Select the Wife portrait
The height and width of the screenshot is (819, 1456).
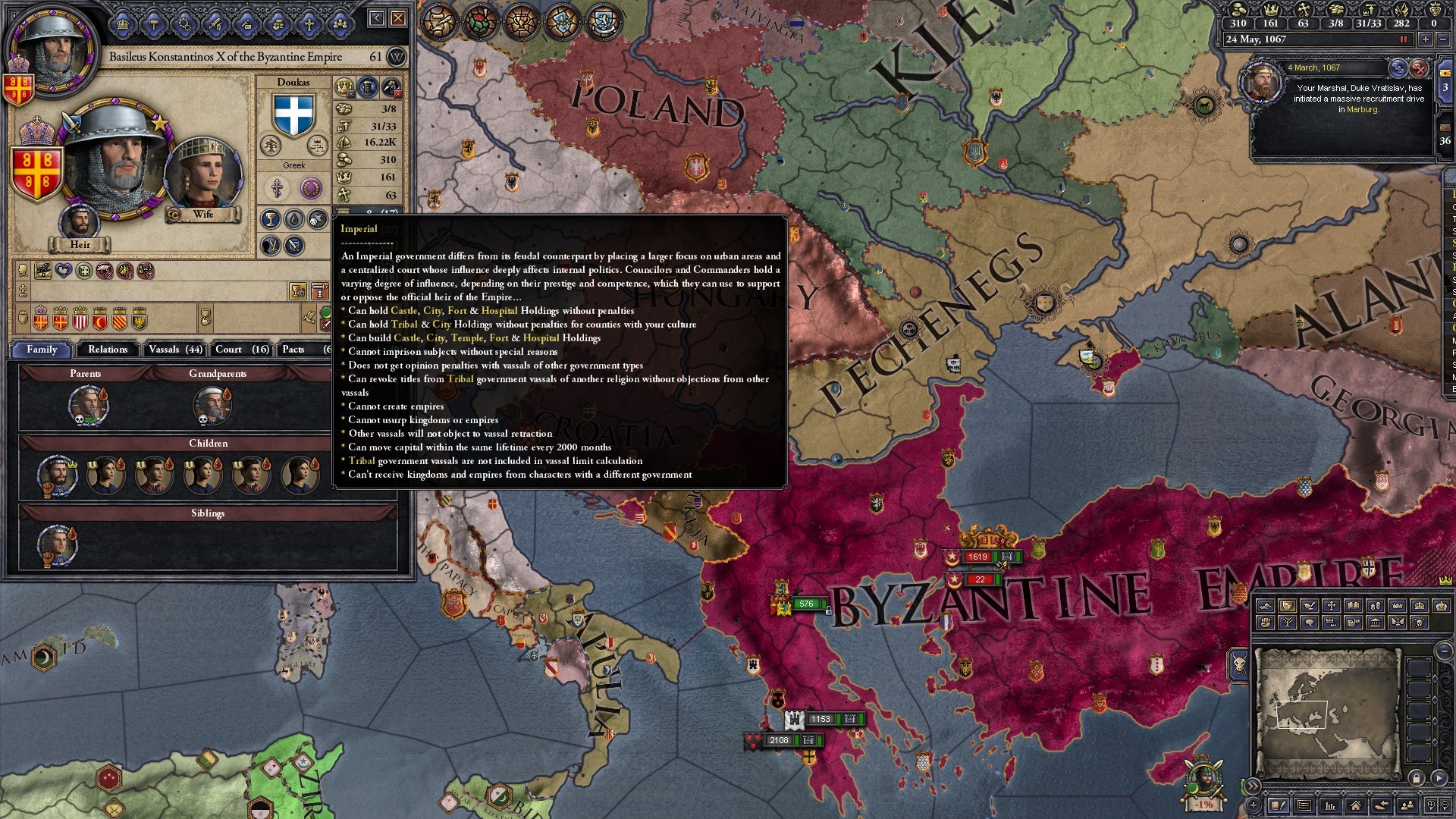202,176
